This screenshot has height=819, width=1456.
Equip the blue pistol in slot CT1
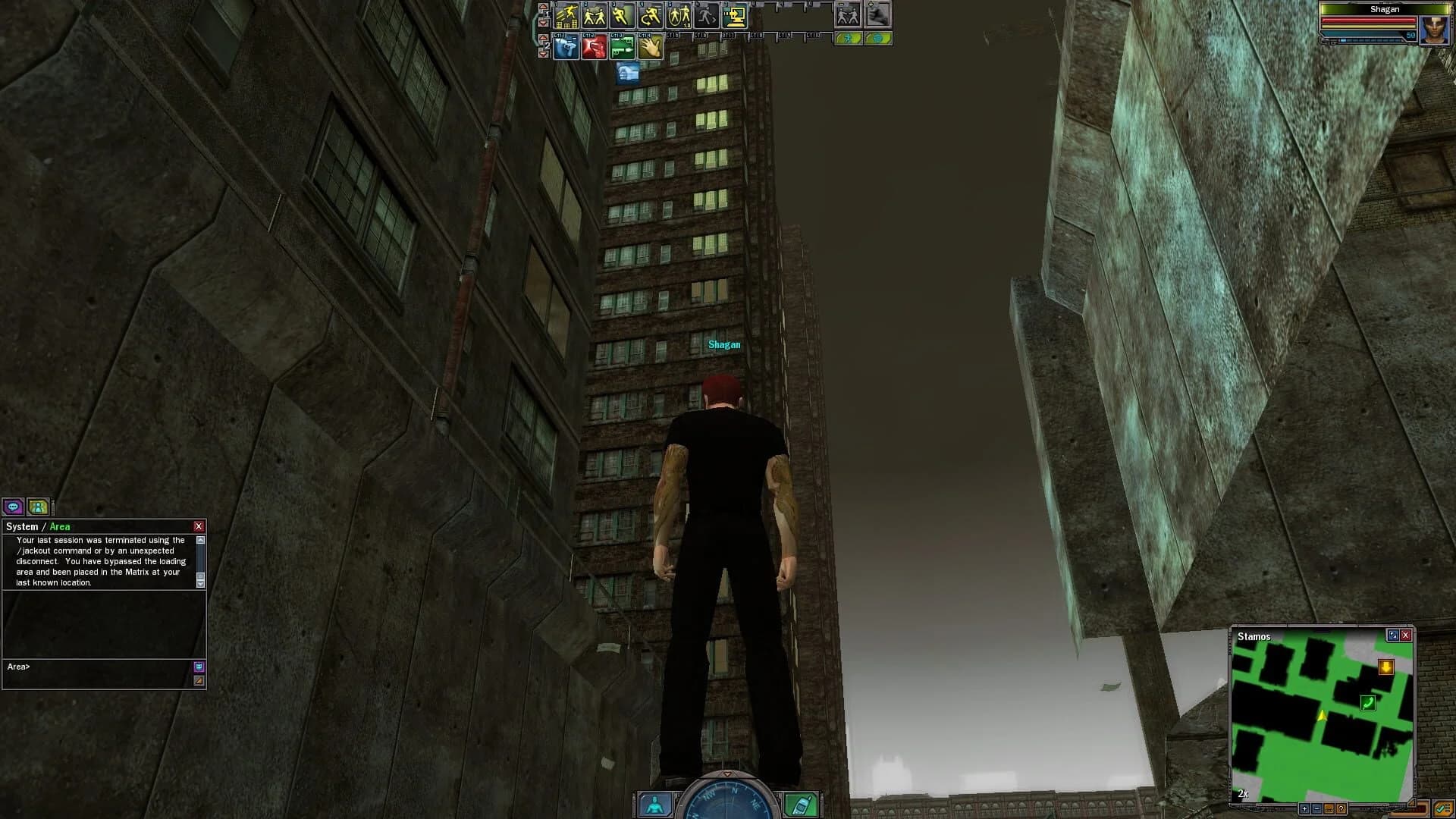566,46
